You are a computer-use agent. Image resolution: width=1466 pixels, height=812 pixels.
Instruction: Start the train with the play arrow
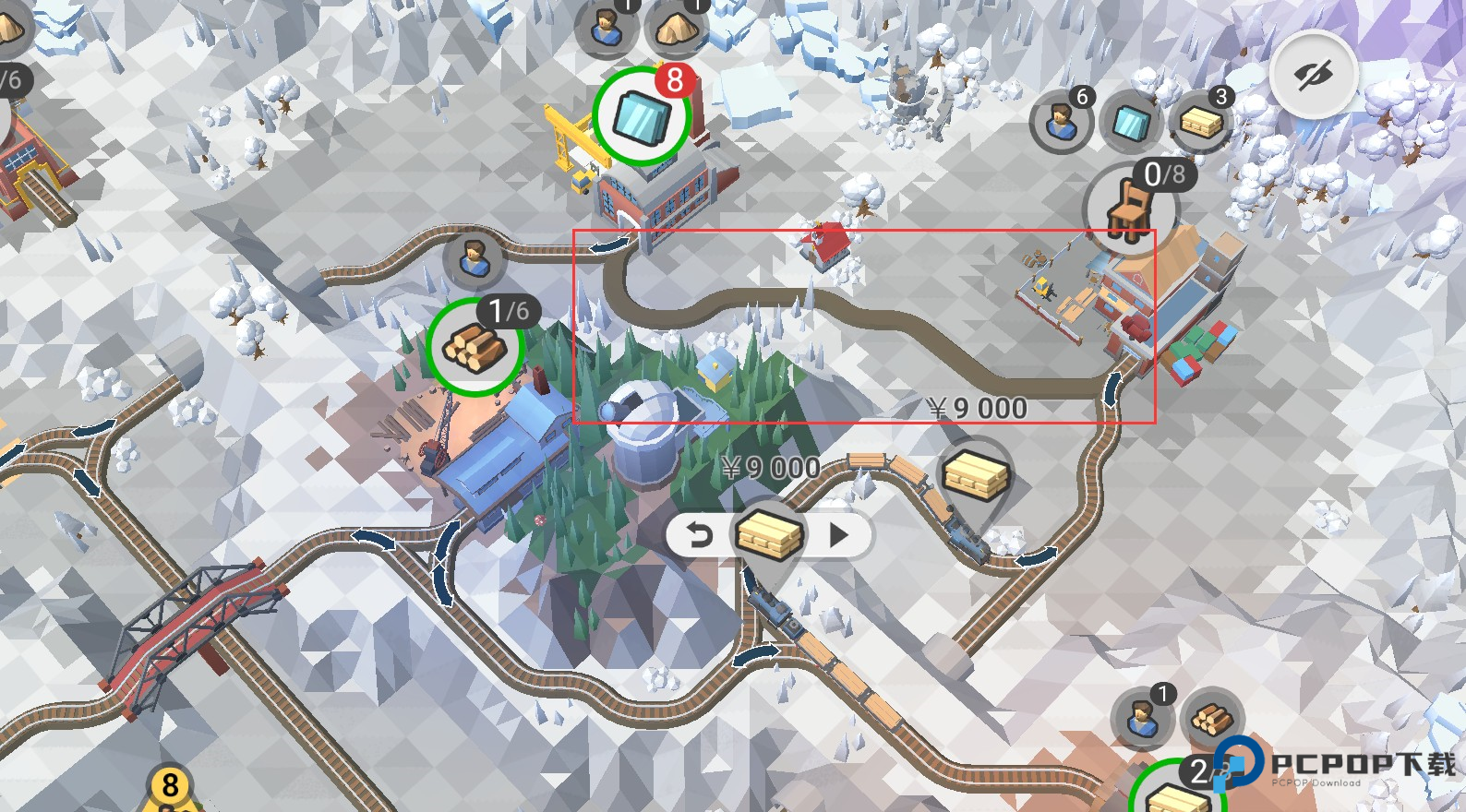(838, 535)
